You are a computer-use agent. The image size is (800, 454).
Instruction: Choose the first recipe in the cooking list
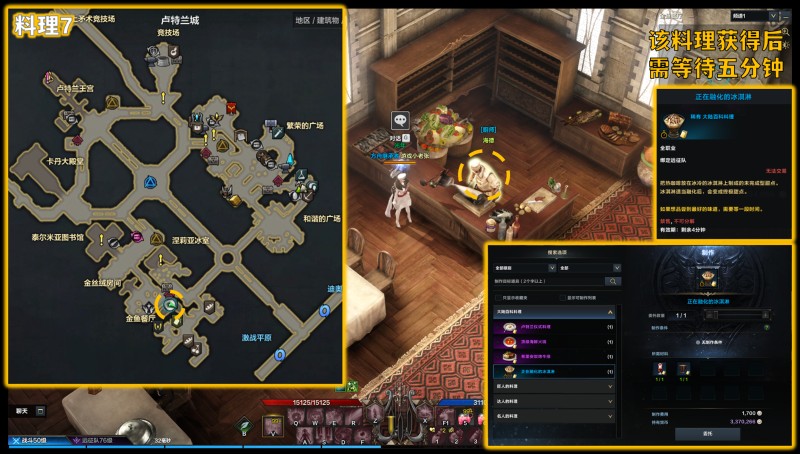(x=555, y=327)
